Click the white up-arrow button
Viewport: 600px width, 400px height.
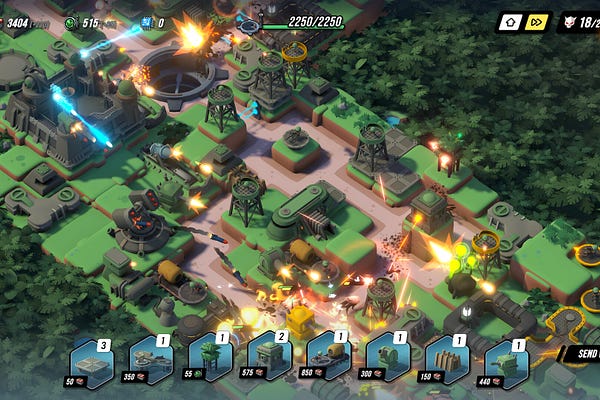(x=510, y=21)
